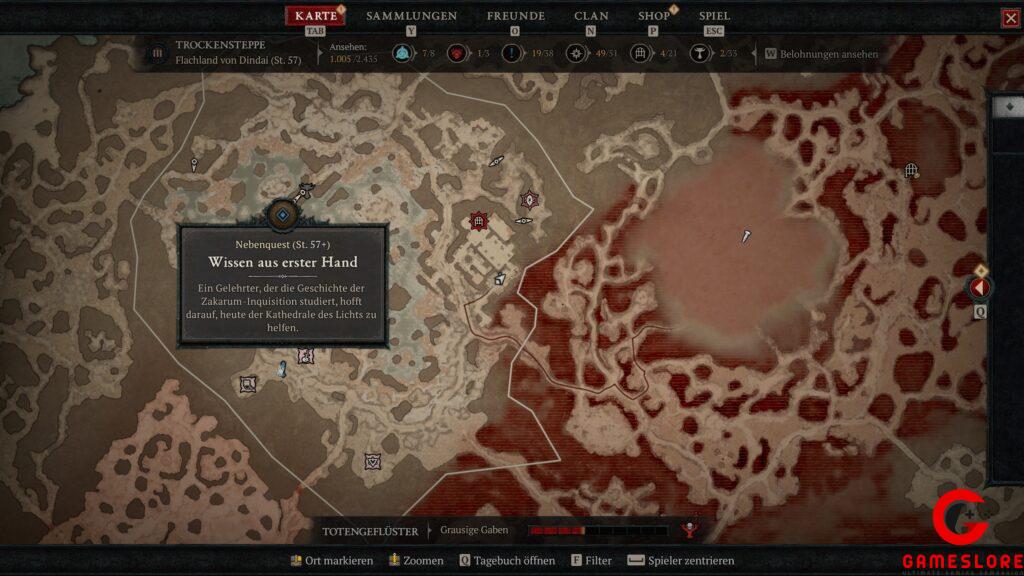Screen dimensions: 1024x576
Task: Show region rewards via Belohnungen ansehen
Action: 828,54
